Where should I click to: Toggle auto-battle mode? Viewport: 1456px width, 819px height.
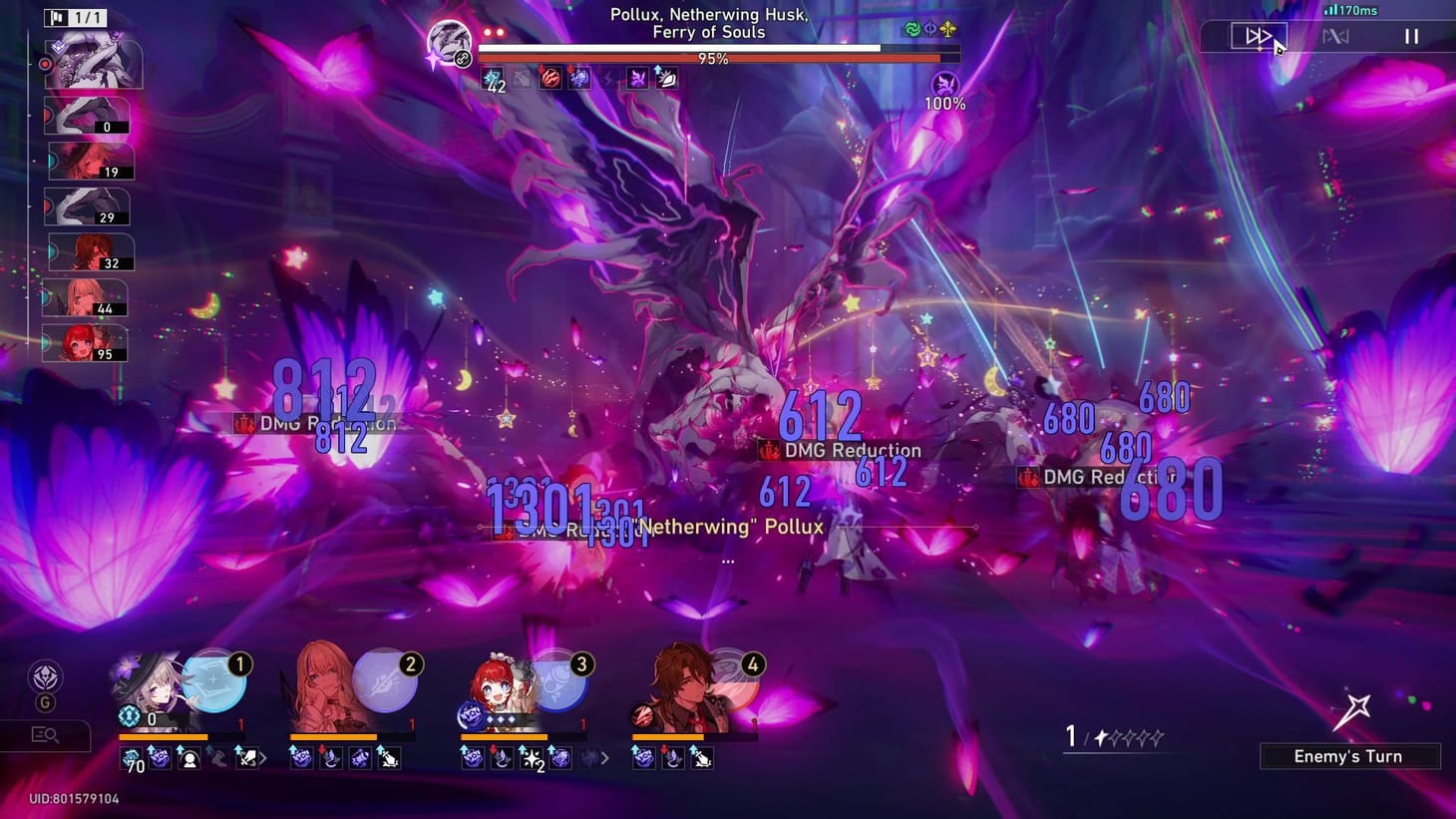tap(1336, 37)
